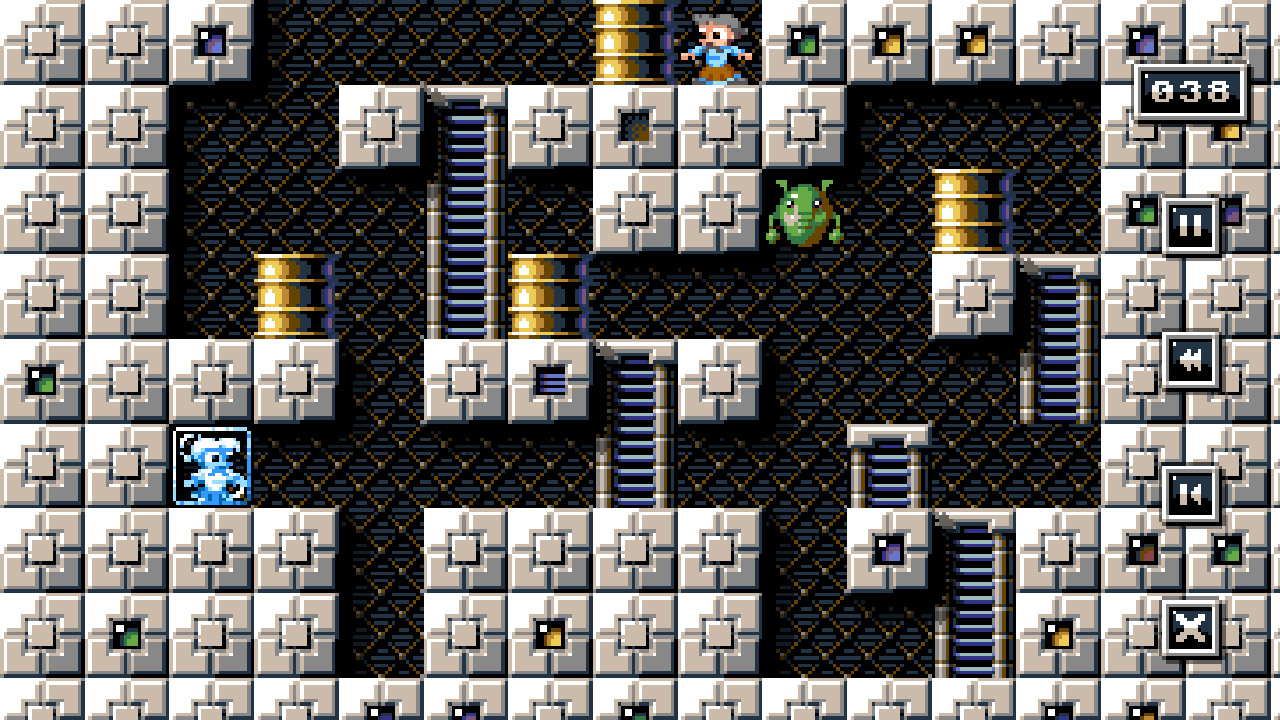
Task: Click the gold gem tile under the move counter
Action: click(1230, 131)
